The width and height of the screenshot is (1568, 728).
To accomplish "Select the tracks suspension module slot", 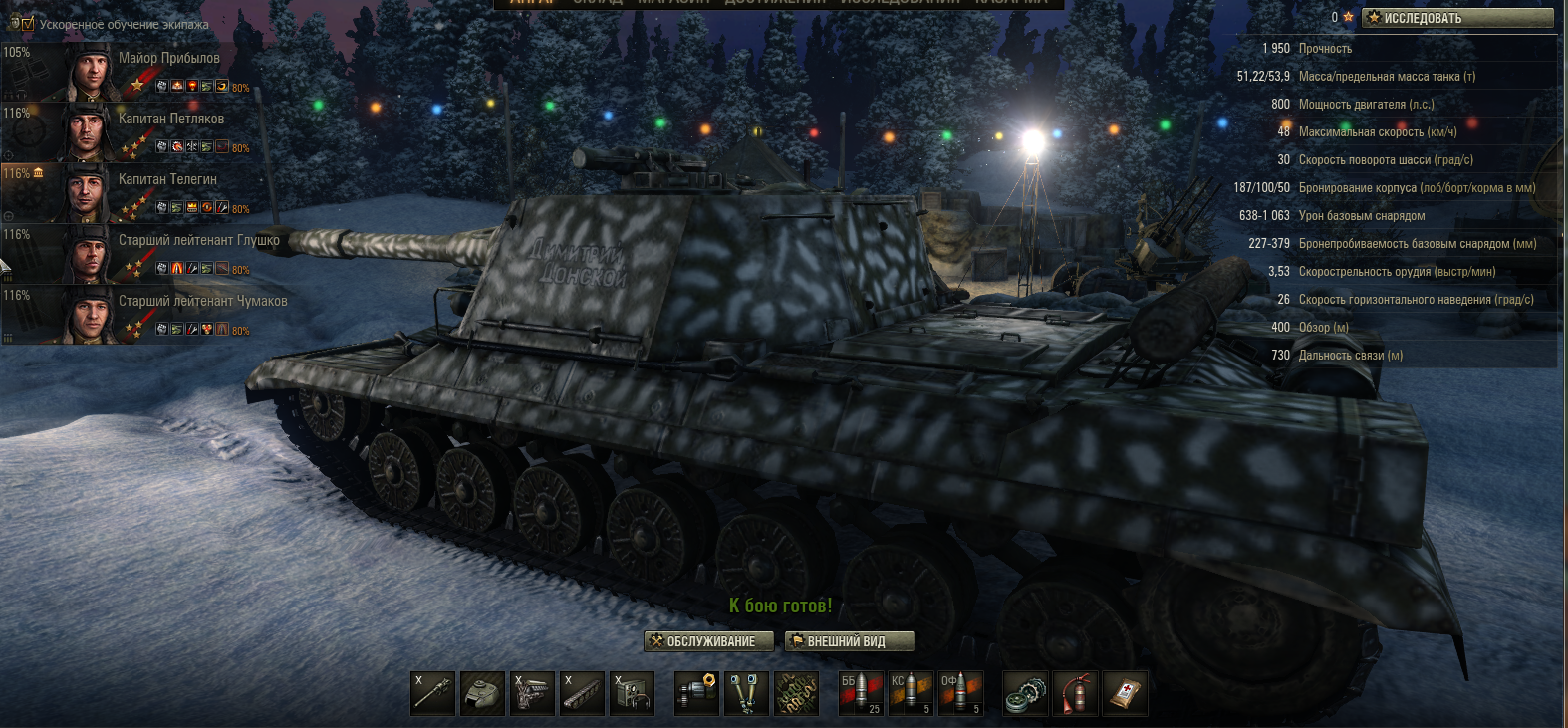I will [582, 693].
